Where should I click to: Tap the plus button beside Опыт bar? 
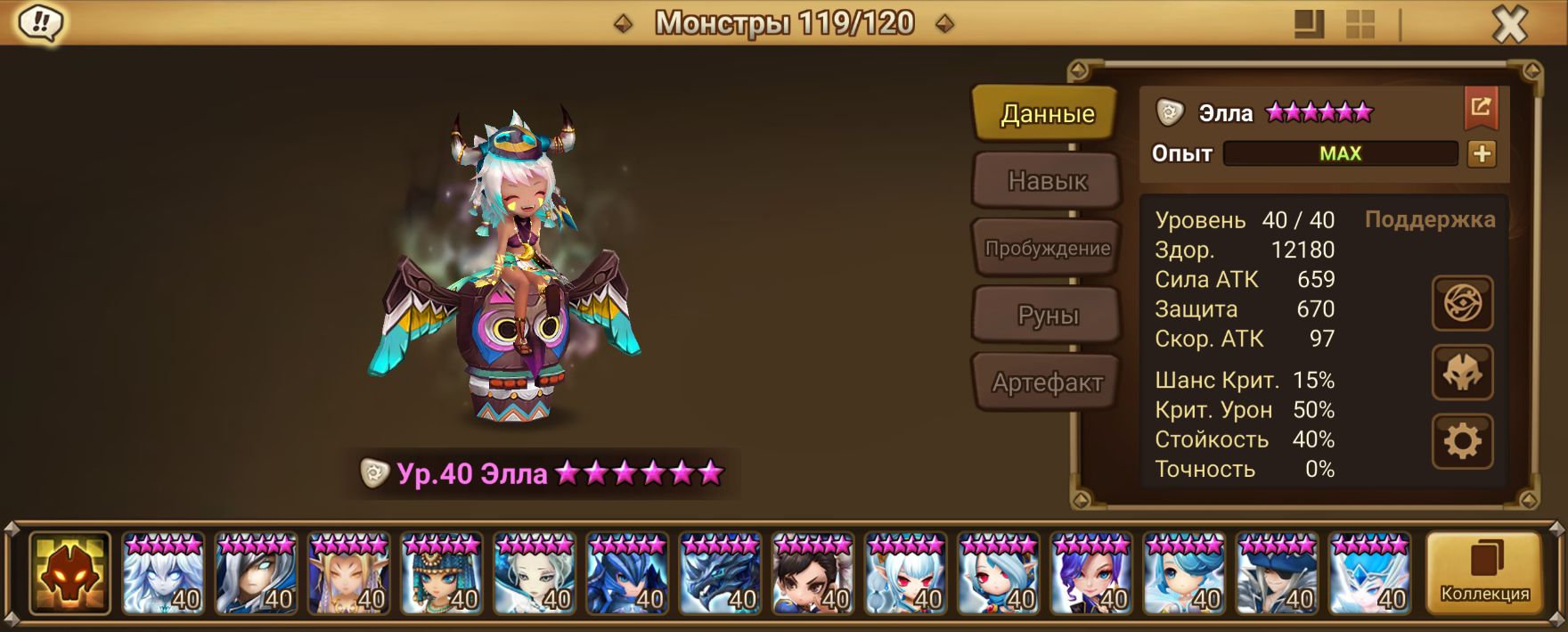point(1482,153)
